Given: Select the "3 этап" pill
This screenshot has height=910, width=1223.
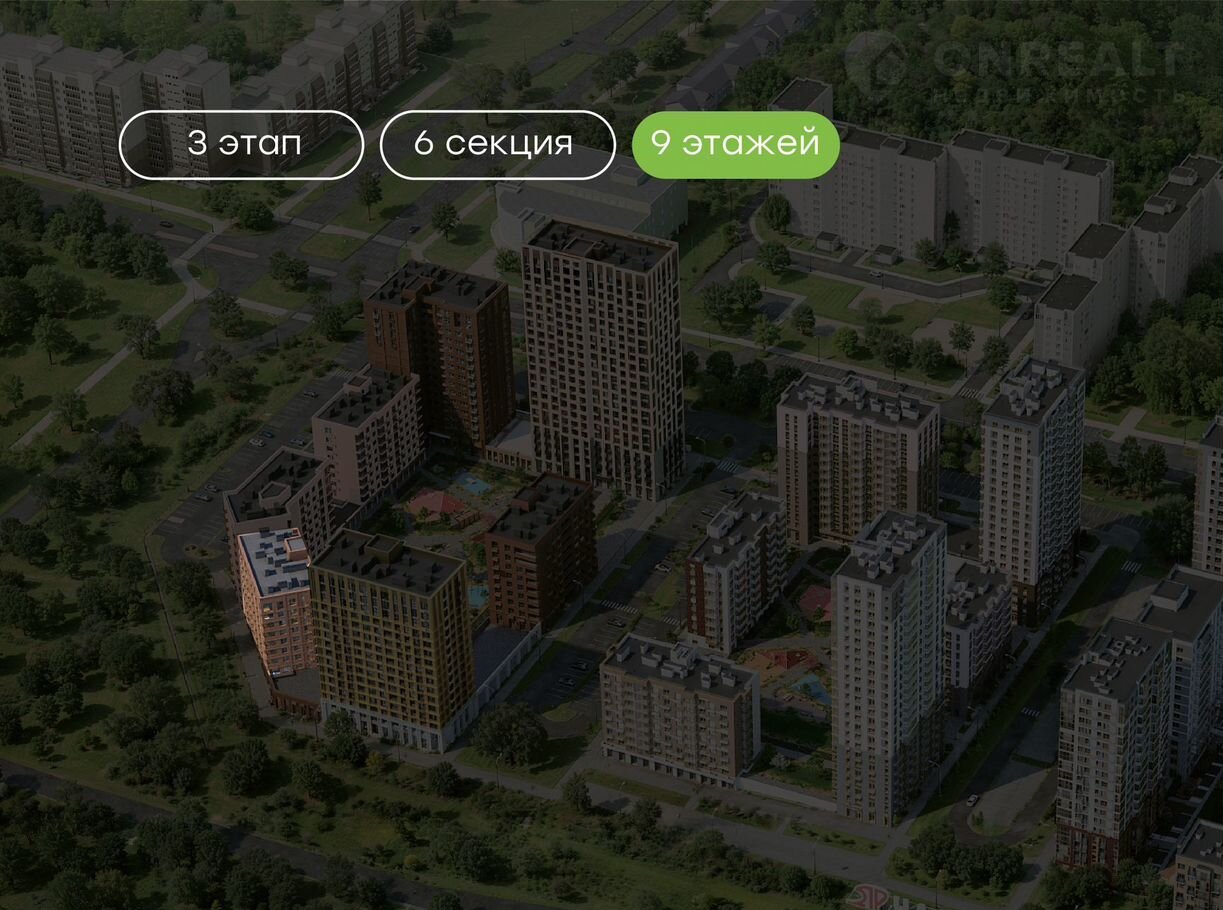Looking at the screenshot, I should [x=241, y=144].
